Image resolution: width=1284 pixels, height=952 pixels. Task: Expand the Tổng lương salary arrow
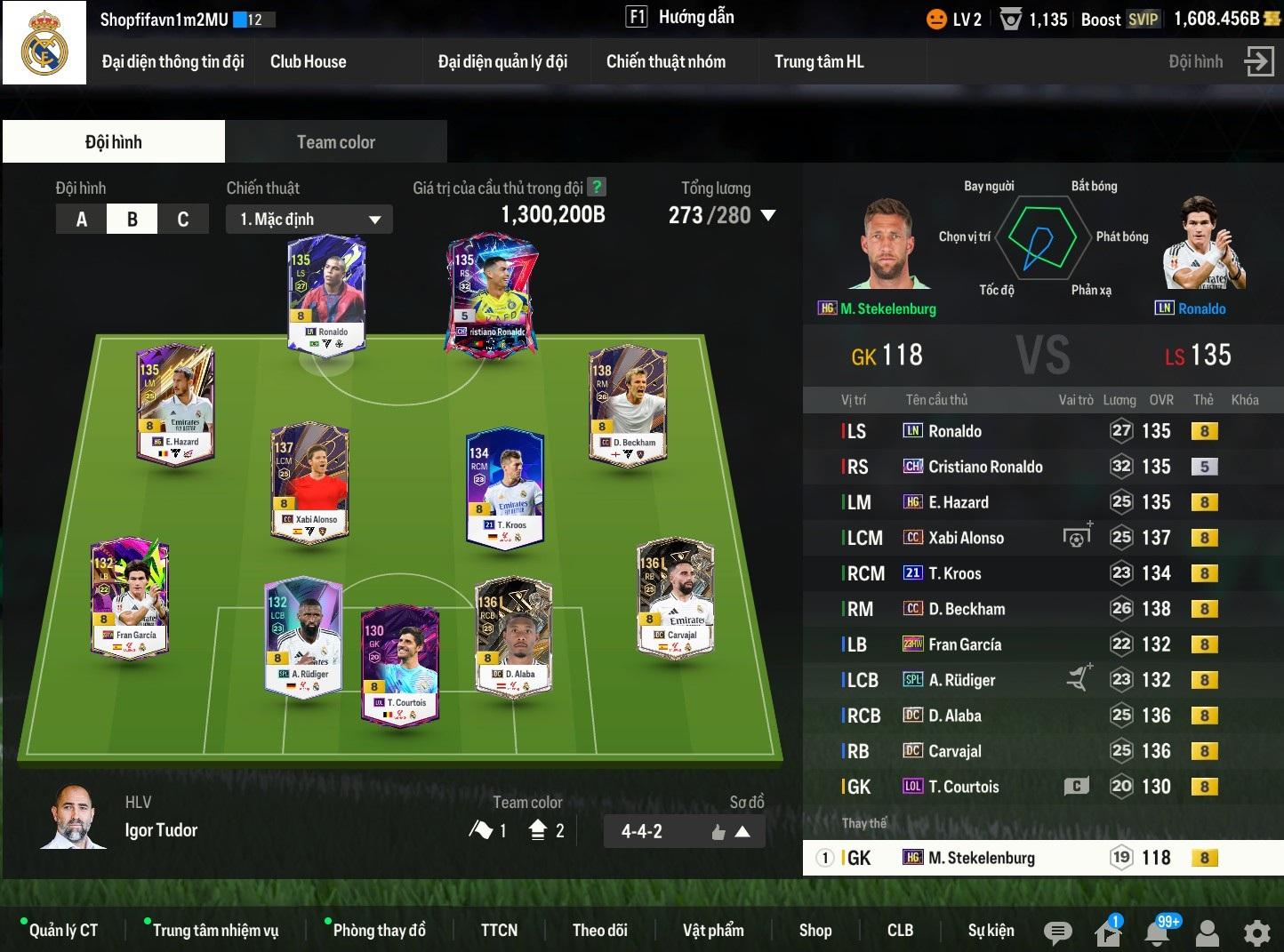point(769,215)
